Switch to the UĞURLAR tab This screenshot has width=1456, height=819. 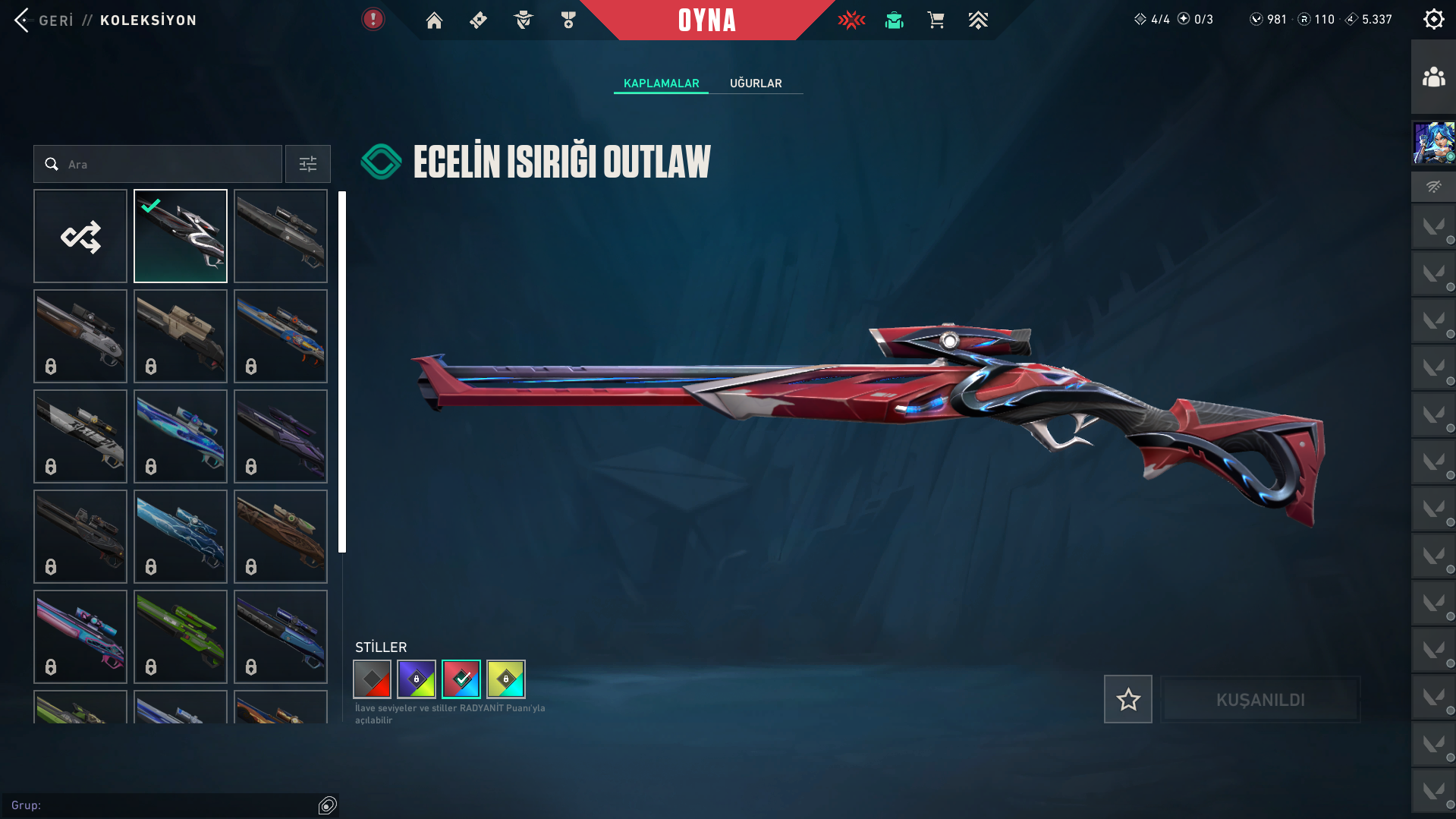click(x=756, y=83)
